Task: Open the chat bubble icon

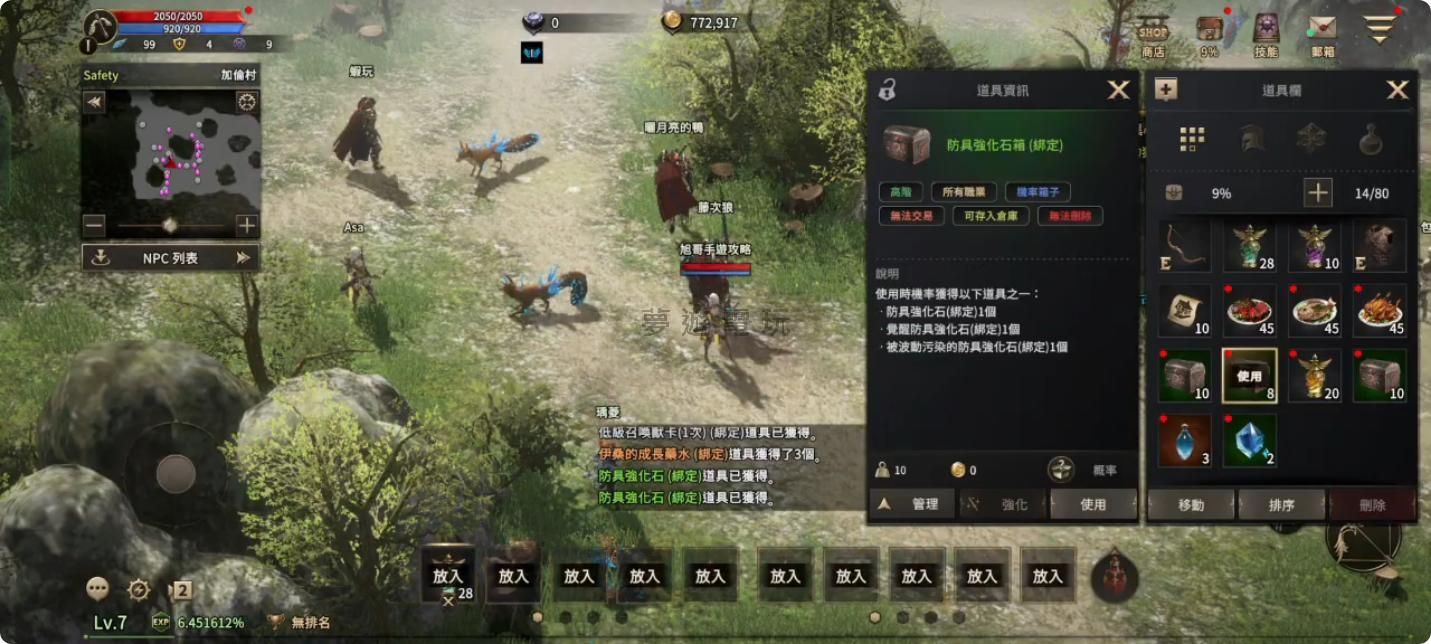Action: pos(97,589)
